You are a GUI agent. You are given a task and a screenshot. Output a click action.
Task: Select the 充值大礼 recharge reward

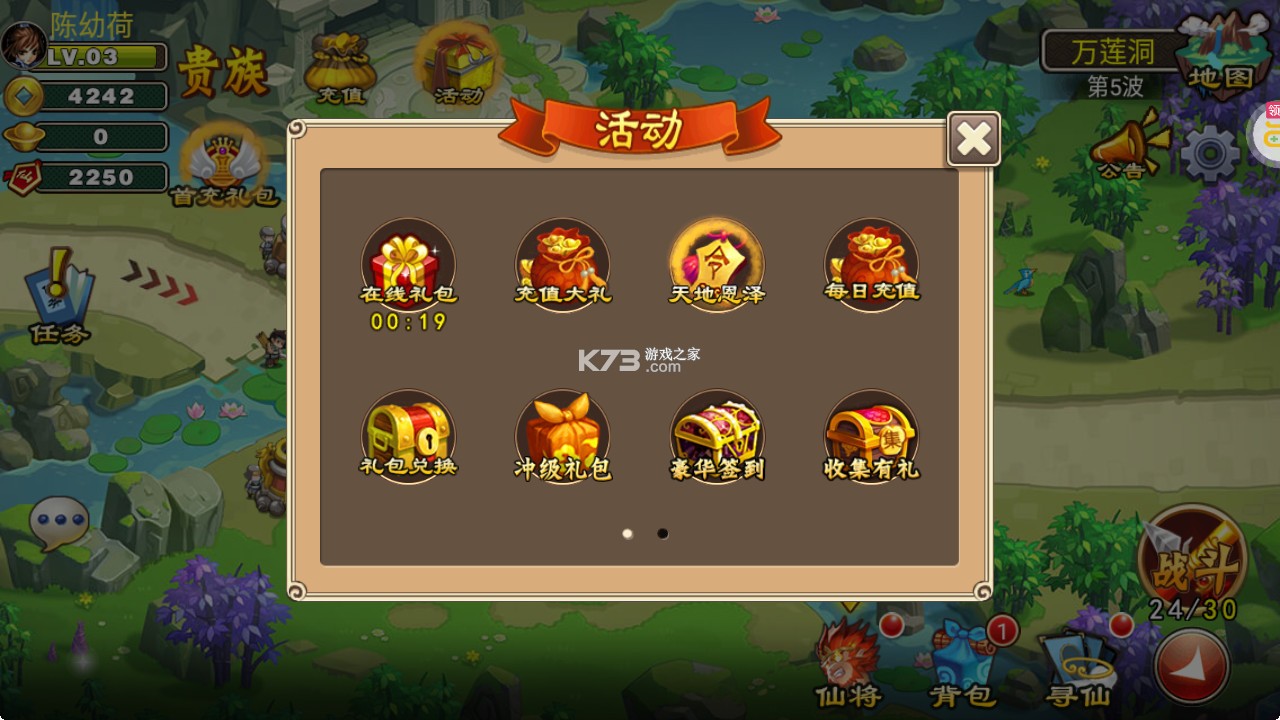[x=563, y=265]
